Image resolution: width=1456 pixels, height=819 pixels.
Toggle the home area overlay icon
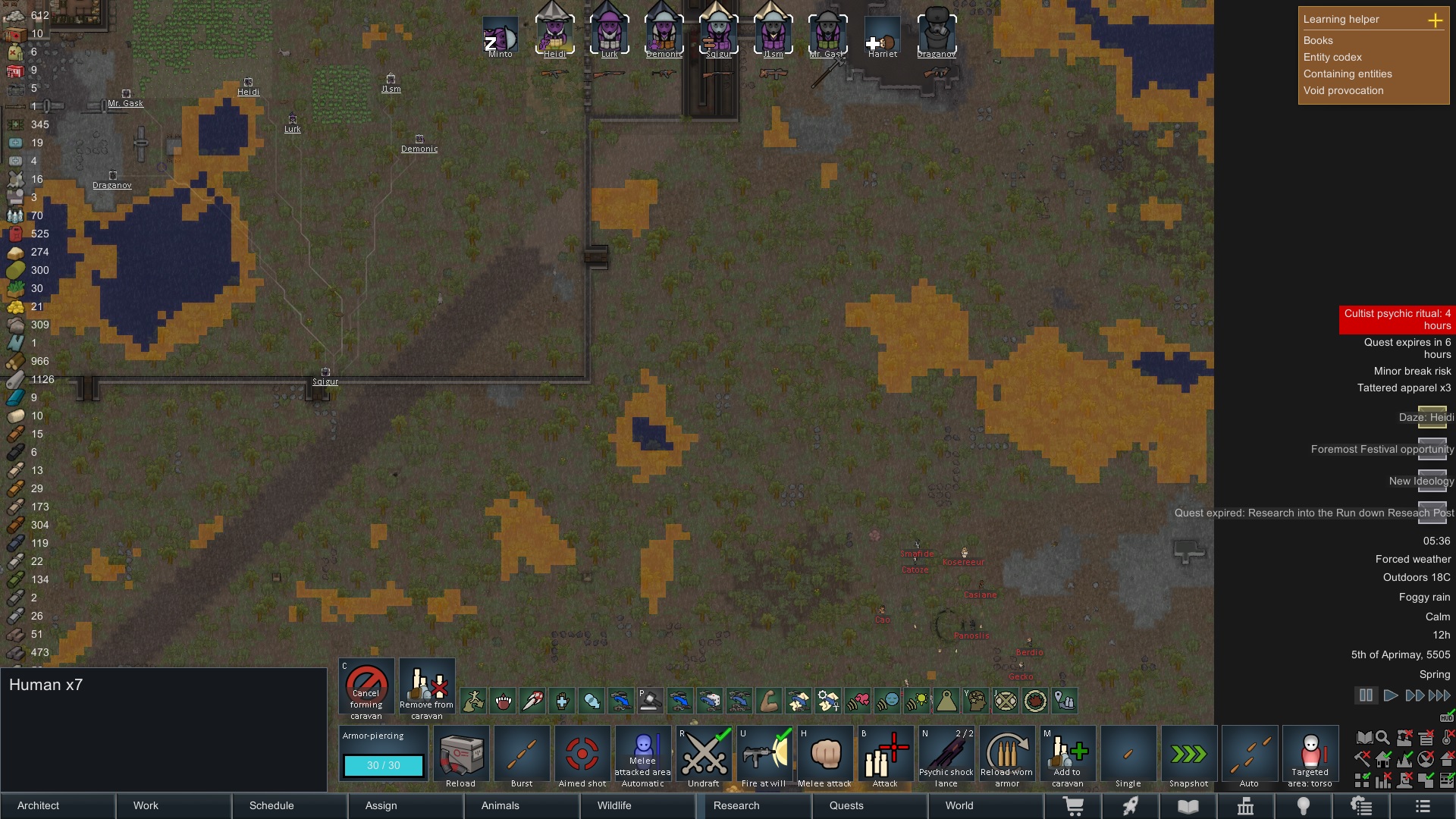pos(1383,758)
